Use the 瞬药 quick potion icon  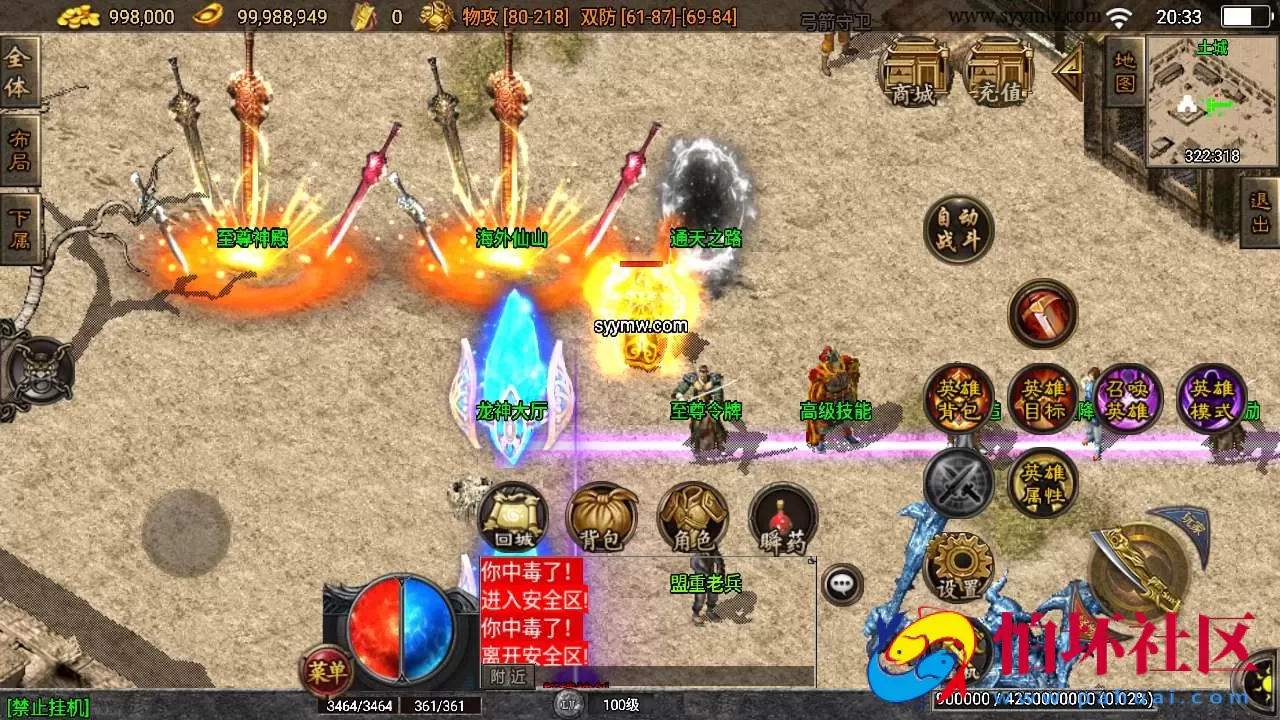coord(781,518)
